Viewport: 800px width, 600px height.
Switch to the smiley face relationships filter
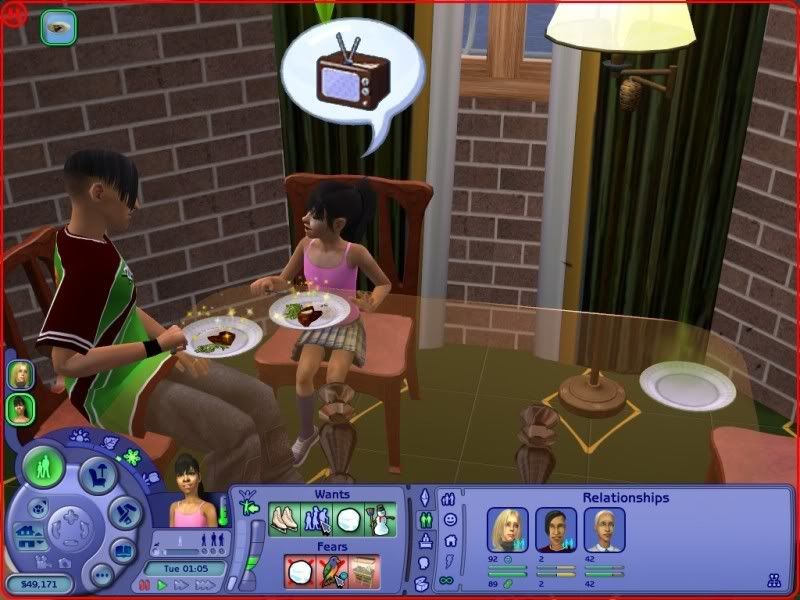pos(450,520)
